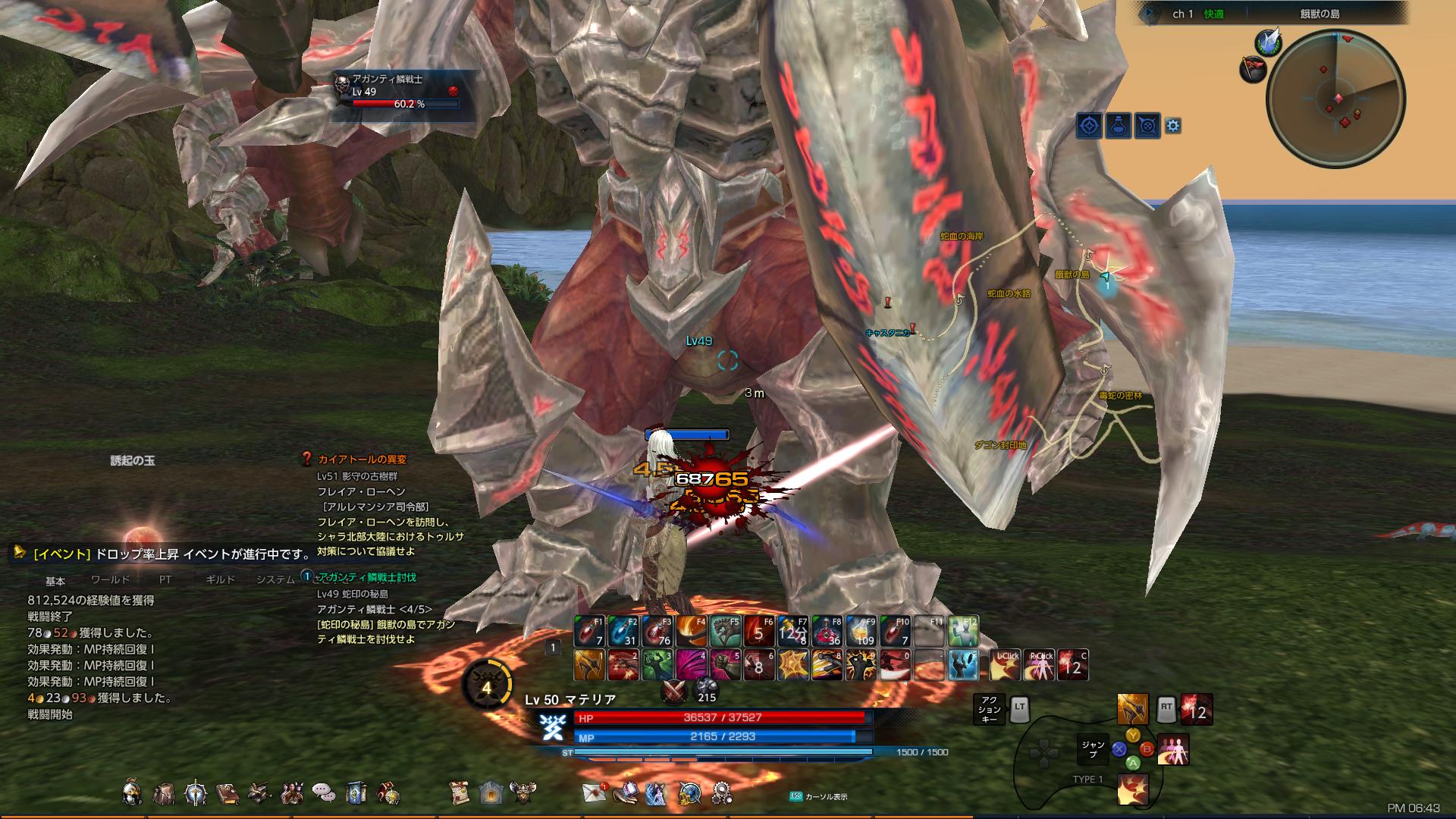Viewport: 1456px width, 819px height.
Task: Click the potion flask icon below the minimap
Action: click(1119, 124)
